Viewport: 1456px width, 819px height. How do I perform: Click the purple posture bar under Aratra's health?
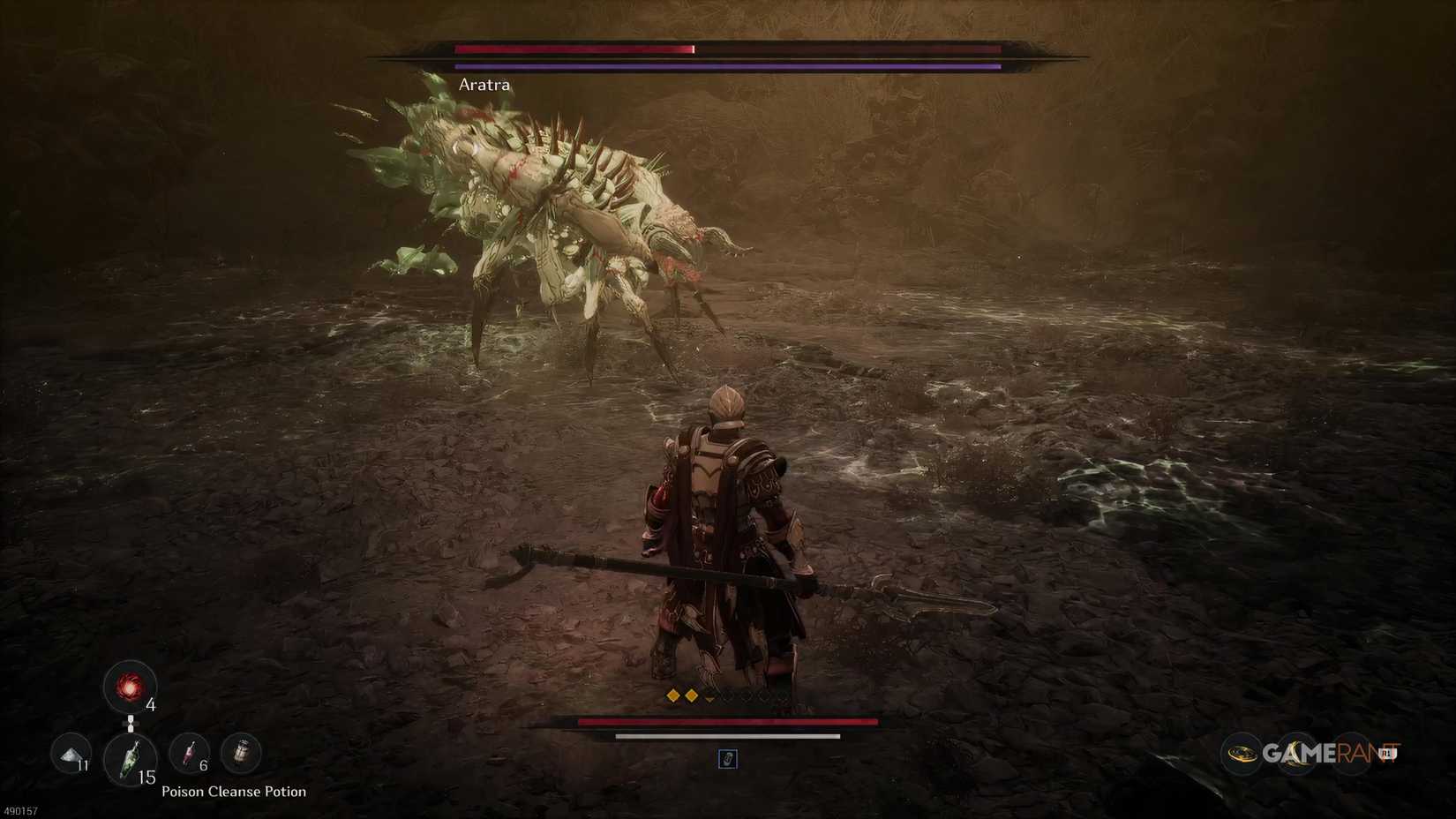[x=725, y=65]
